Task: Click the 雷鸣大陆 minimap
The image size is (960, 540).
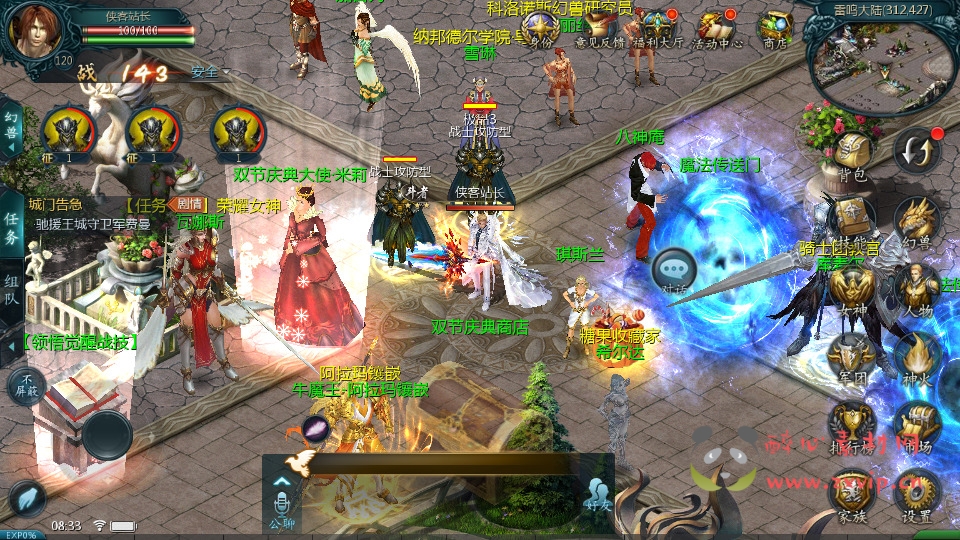Action: (x=878, y=60)
